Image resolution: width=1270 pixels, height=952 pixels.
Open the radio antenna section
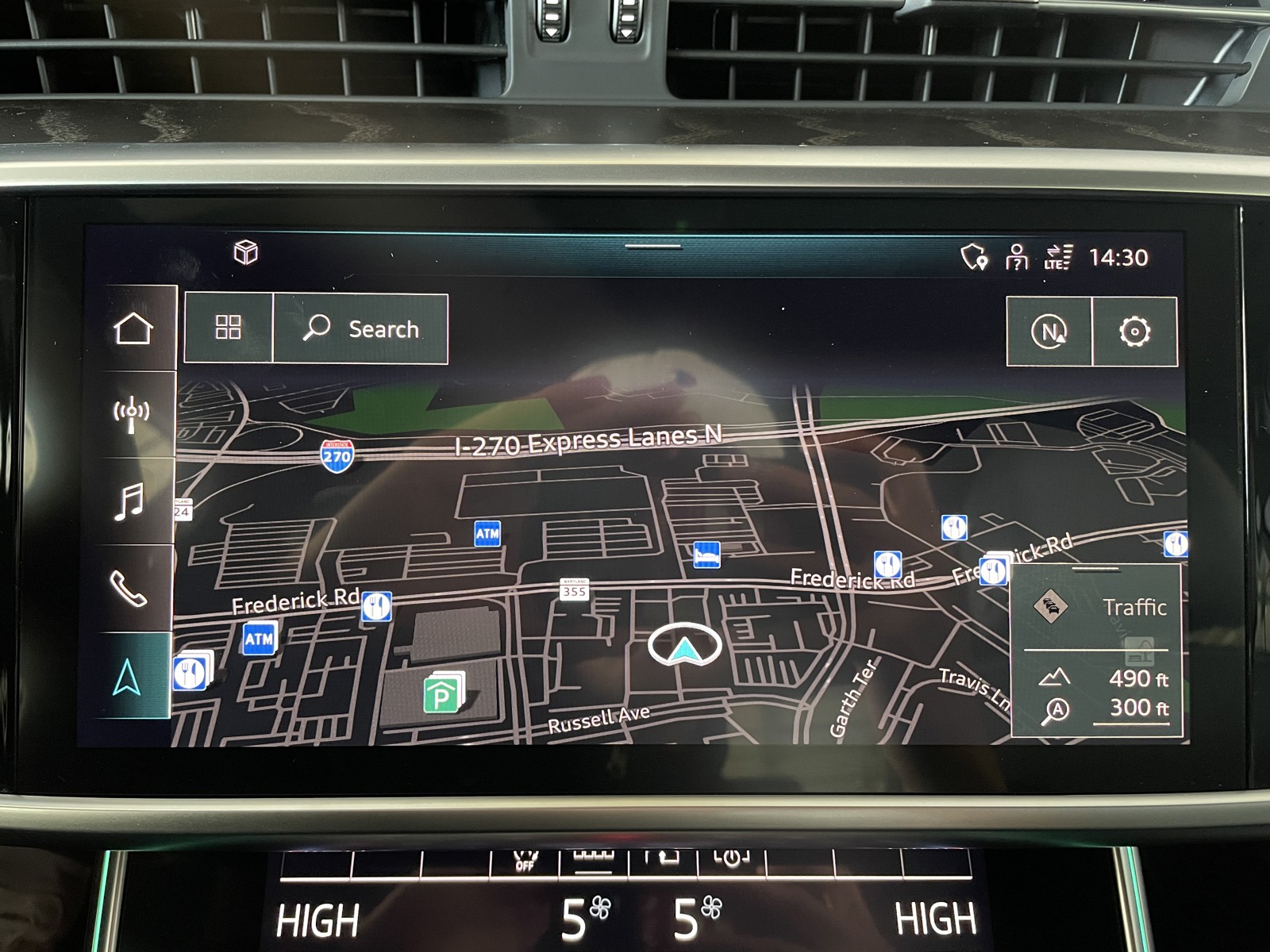(x=132, y=414)
